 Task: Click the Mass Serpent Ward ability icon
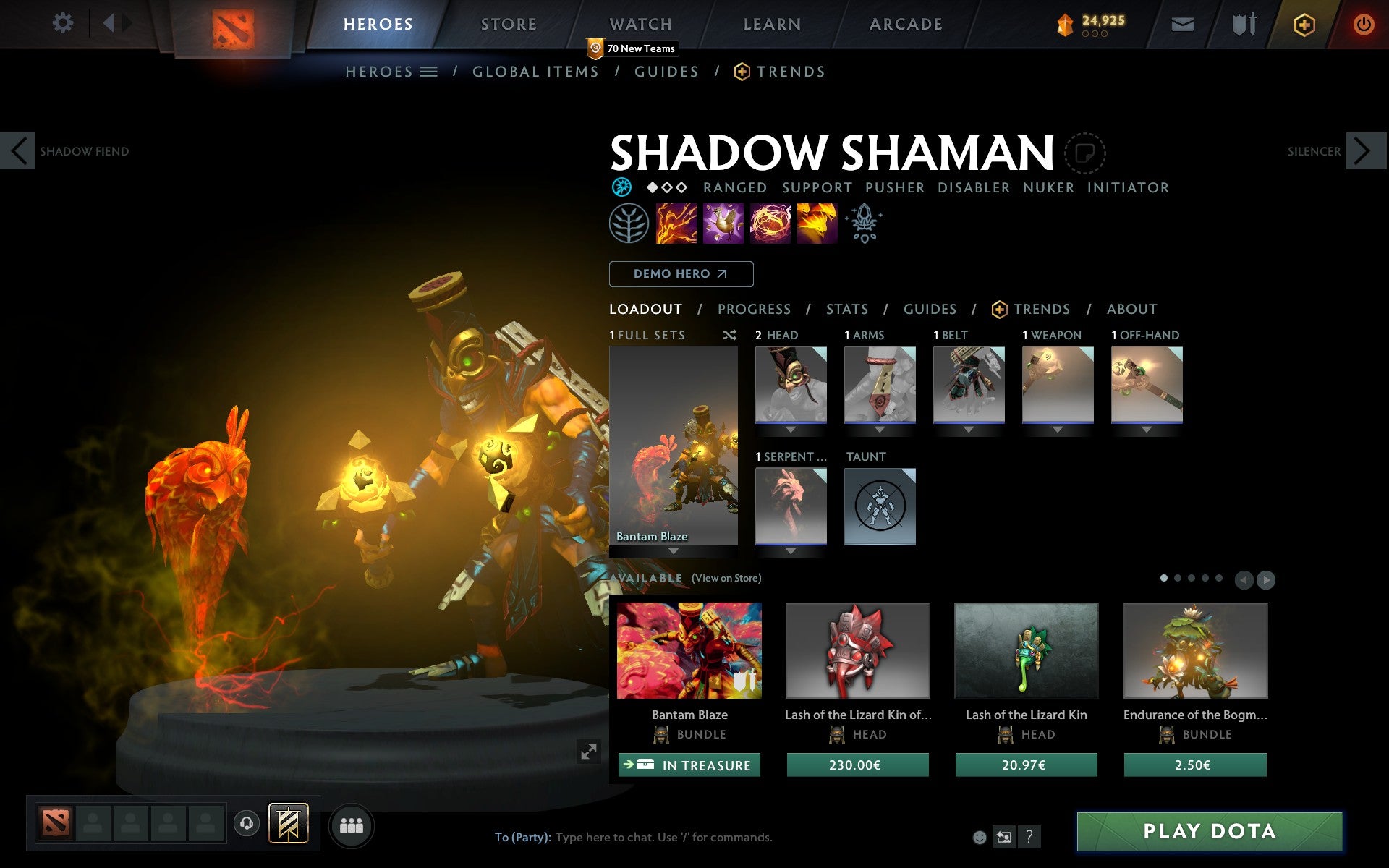click(x=817, y=224)
